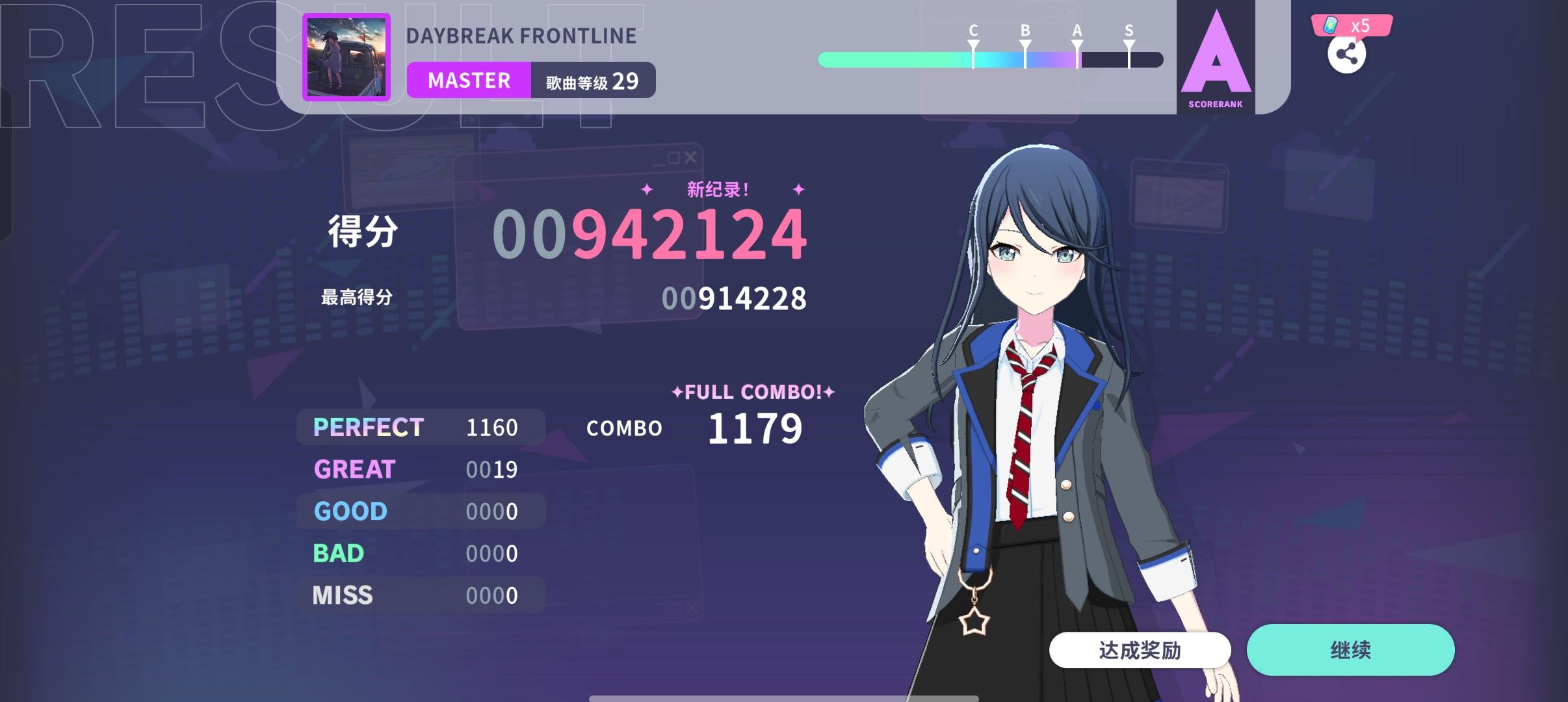1568x702 pixels.
Task: Click the SCORERANK text under the rank letter
Action: point(1215,103)
